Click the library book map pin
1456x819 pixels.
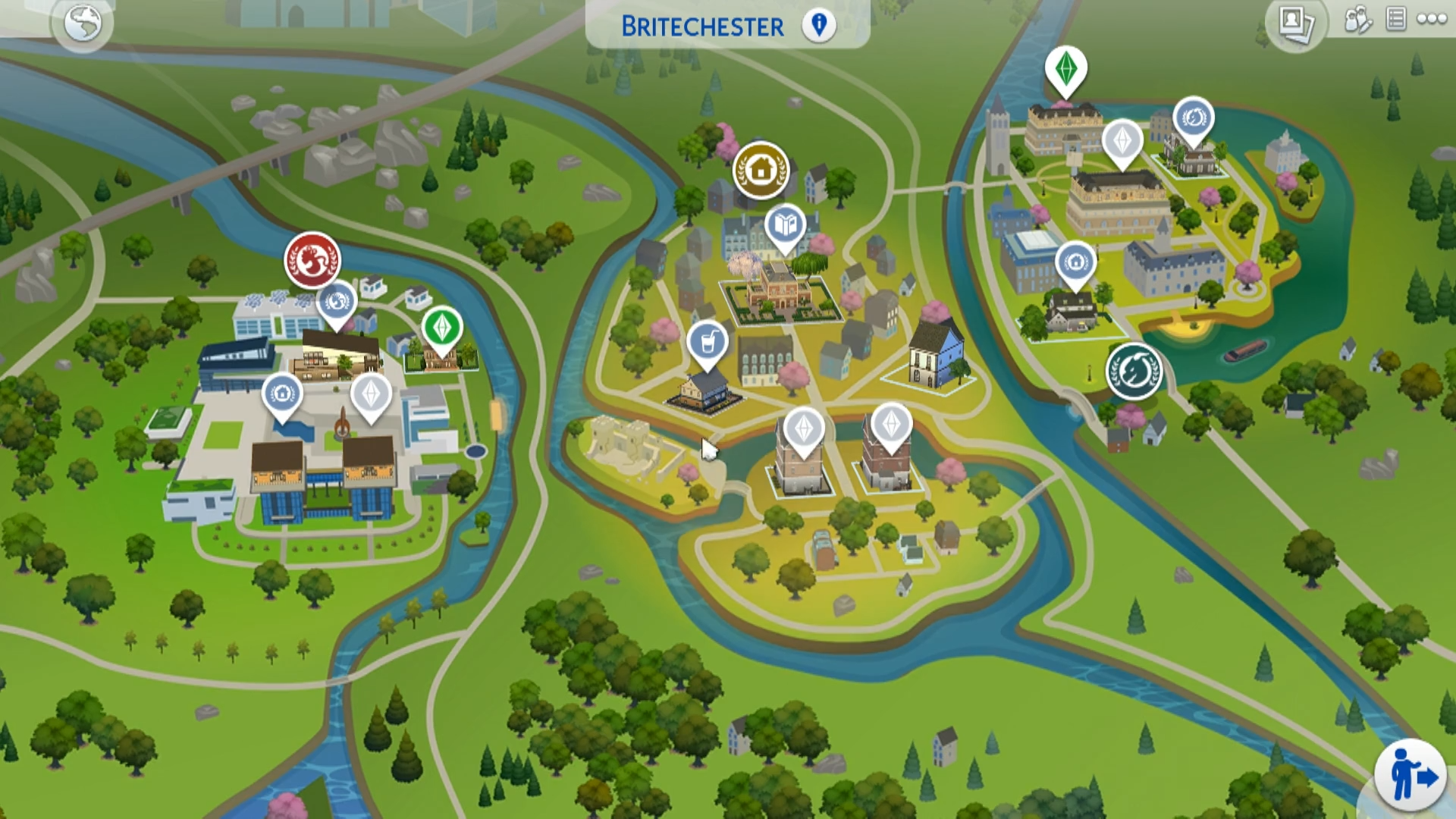(x=785, y=225)
